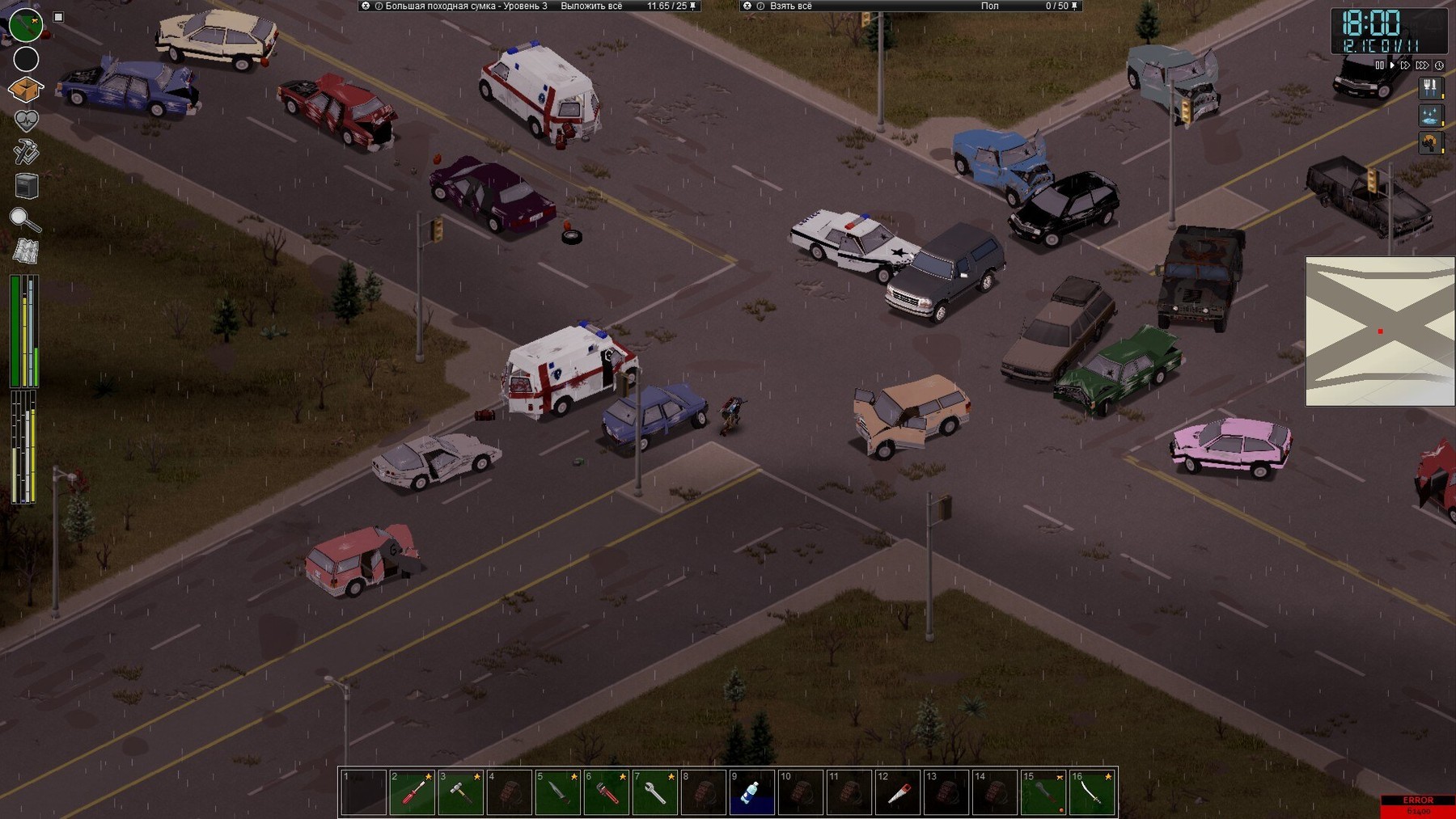The height and width of the screenshot is (819, 1456).
Task: Pause the game with the pause button
Action: click(1379, 65)
